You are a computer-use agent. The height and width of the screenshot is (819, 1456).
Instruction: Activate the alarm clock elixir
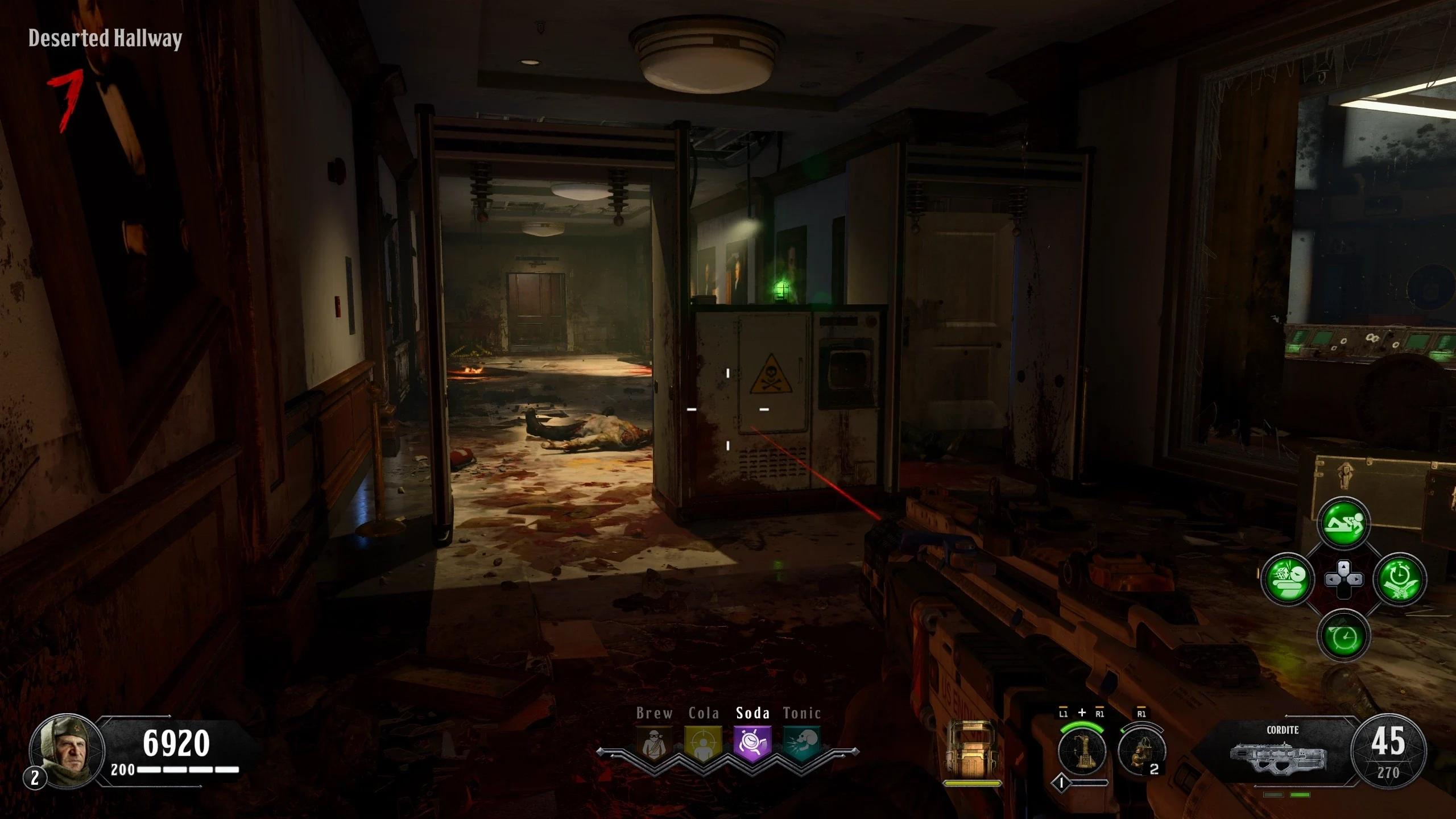click(x=1343, y=636)
